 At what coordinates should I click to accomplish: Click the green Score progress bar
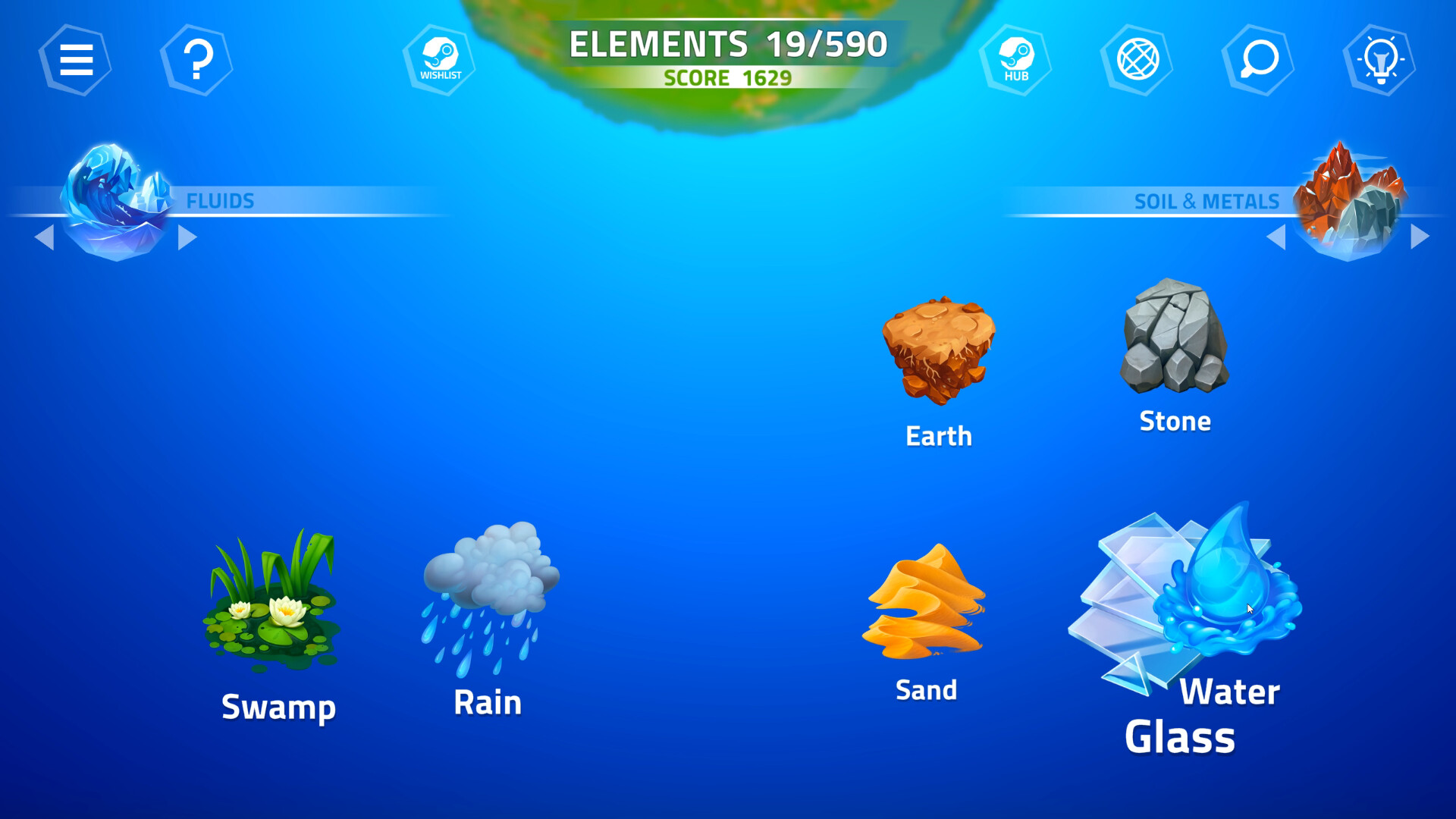pyautogui.click(x=727, y=77)
